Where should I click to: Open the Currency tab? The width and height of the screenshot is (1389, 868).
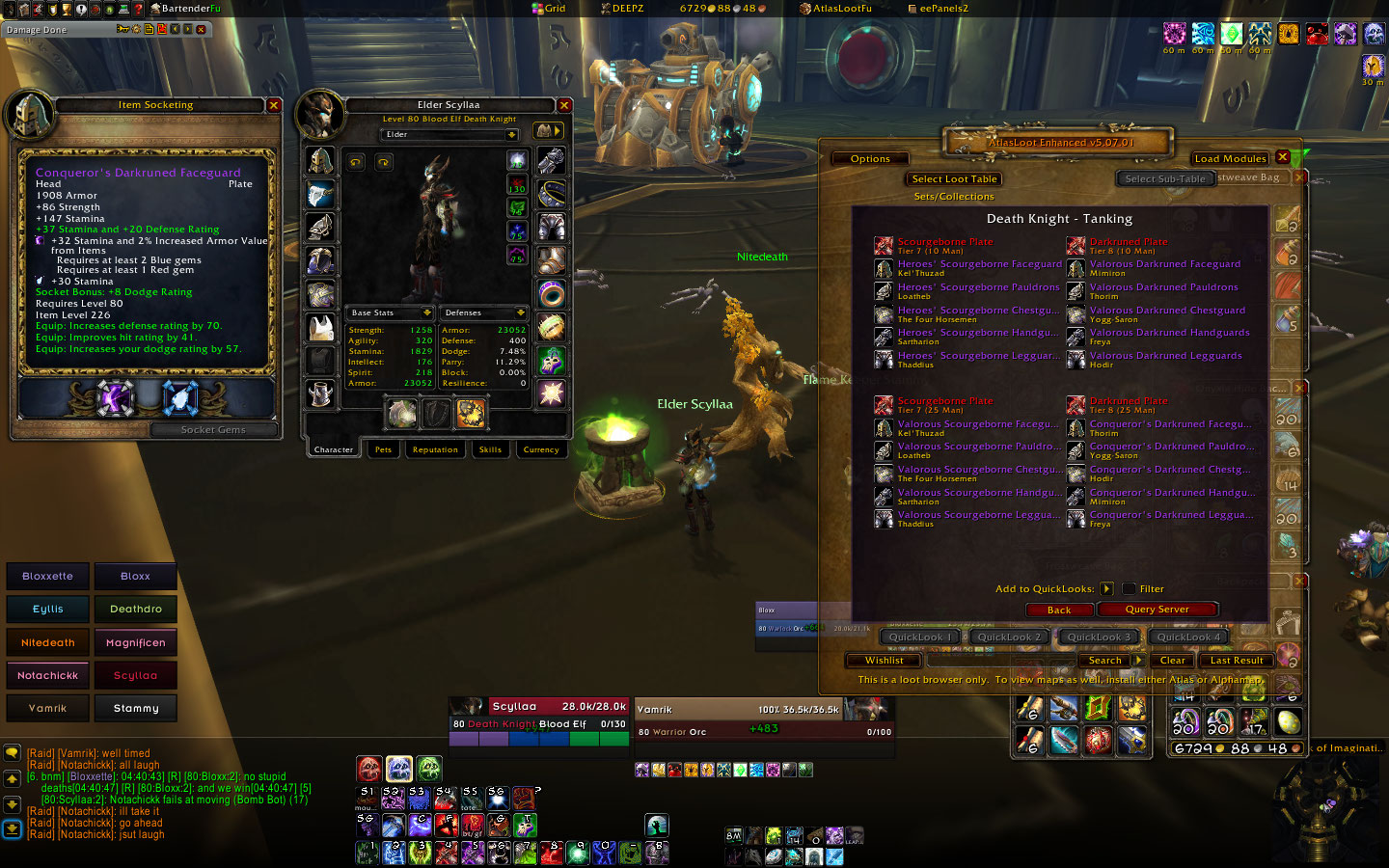point(540,449)
